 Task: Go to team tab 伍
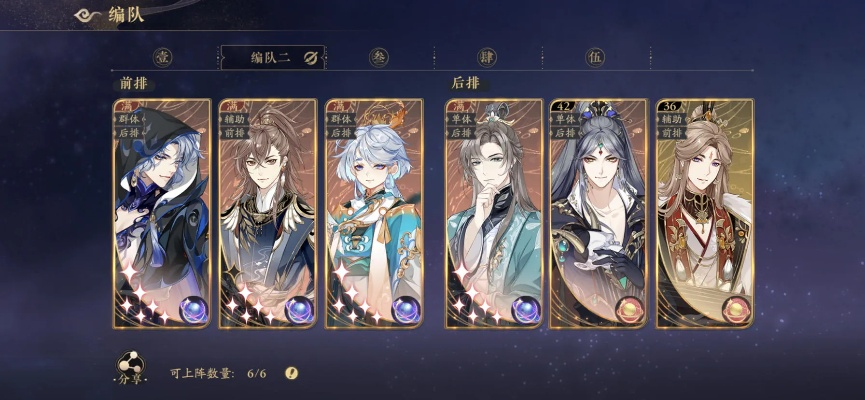(596, 57)
